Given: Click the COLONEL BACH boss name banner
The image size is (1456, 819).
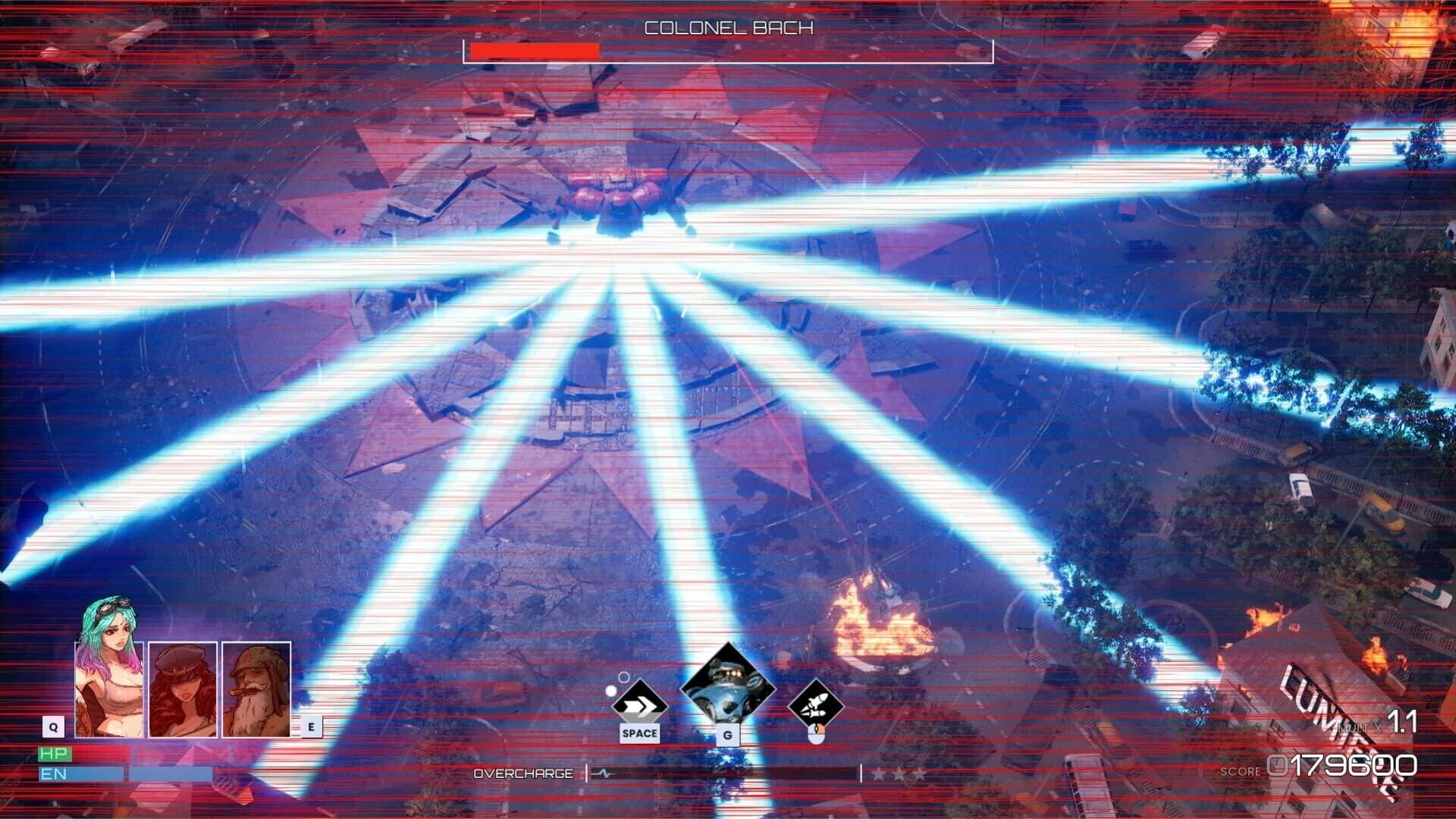Looking at the screenshot, I should (728, 27).
